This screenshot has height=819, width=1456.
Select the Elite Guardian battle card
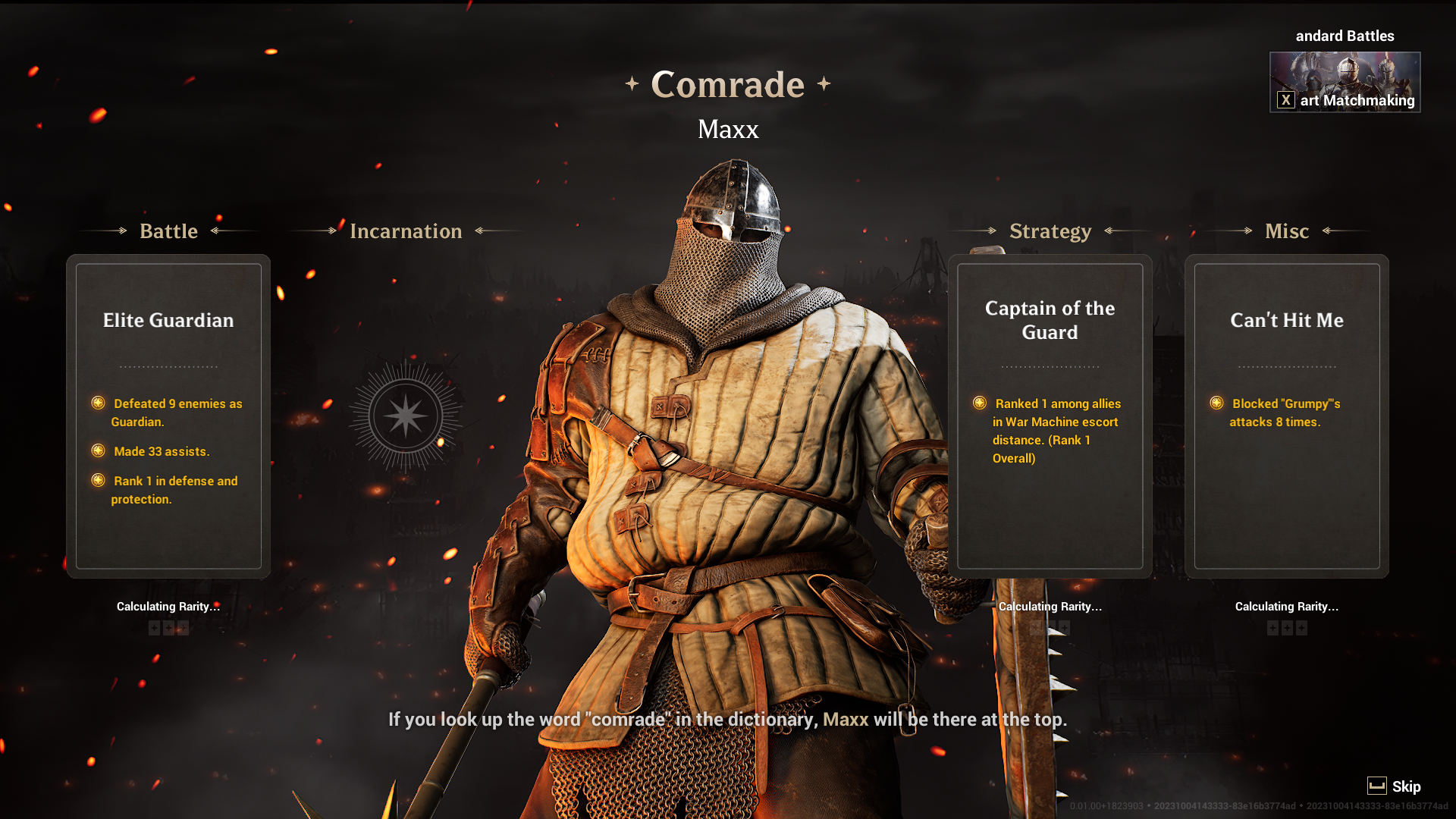click(168, 416)
